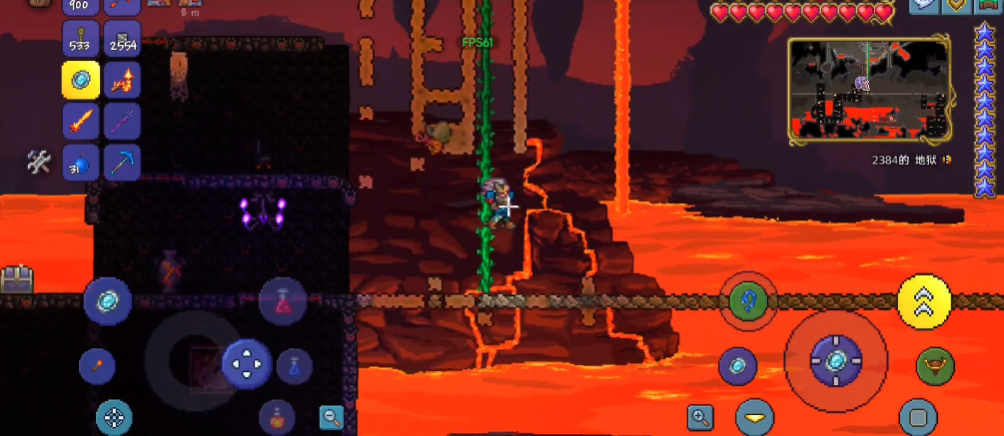Zoom in with the plus magnifier button

tap(700, 417)
